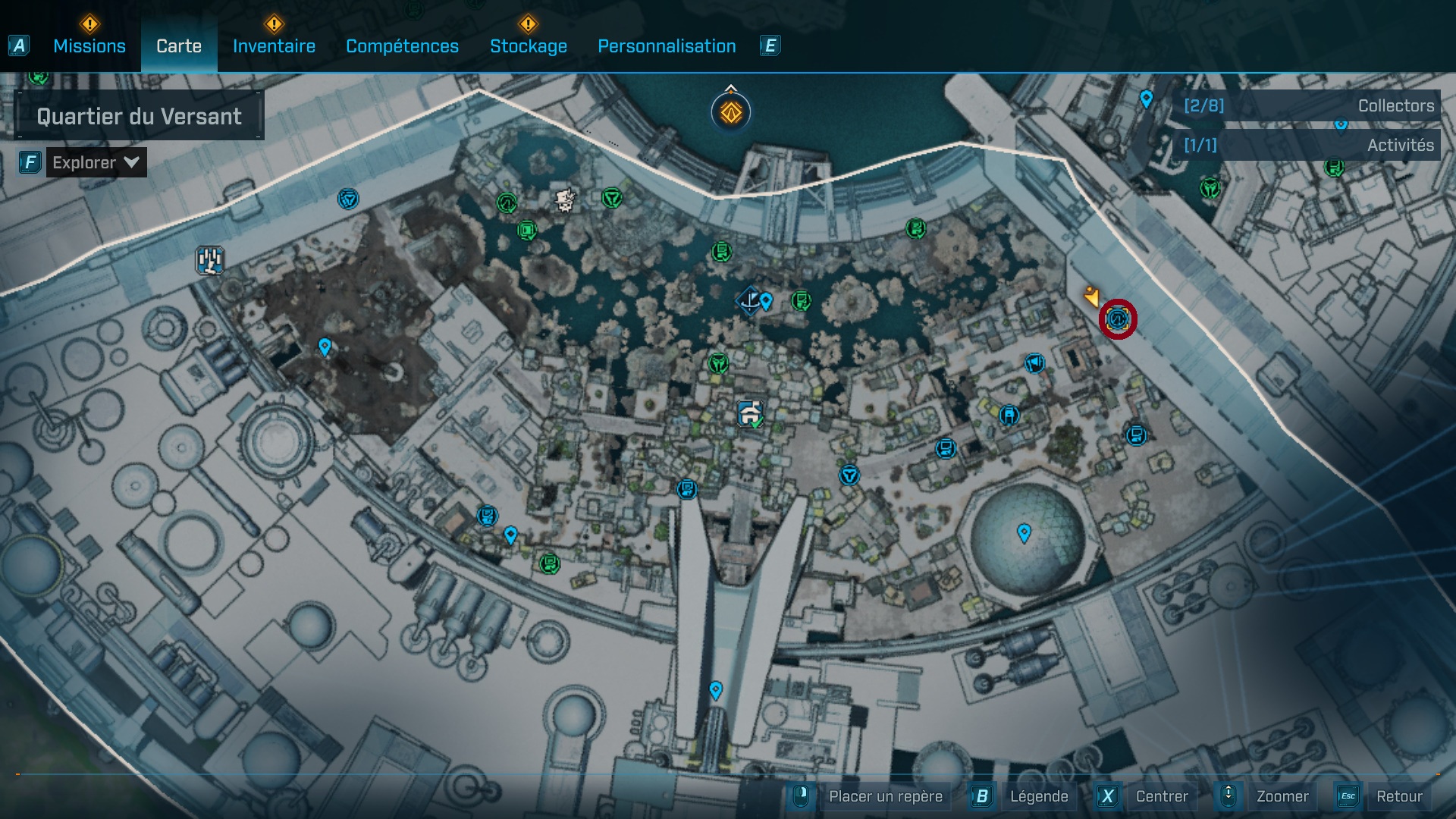
Task: Switch to the Personnalisation tab
Action: 667,46
